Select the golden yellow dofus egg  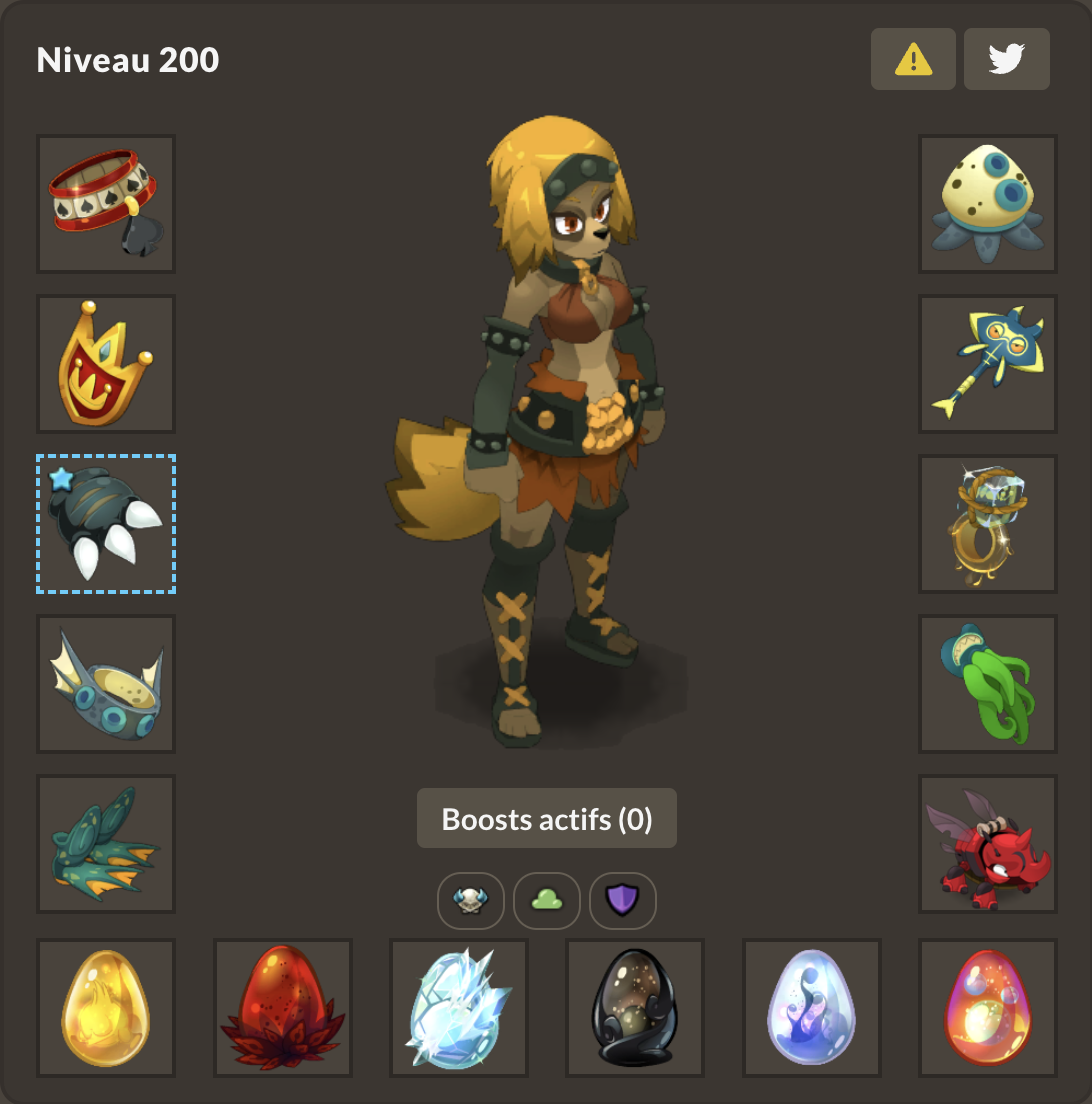[106, 1008]
